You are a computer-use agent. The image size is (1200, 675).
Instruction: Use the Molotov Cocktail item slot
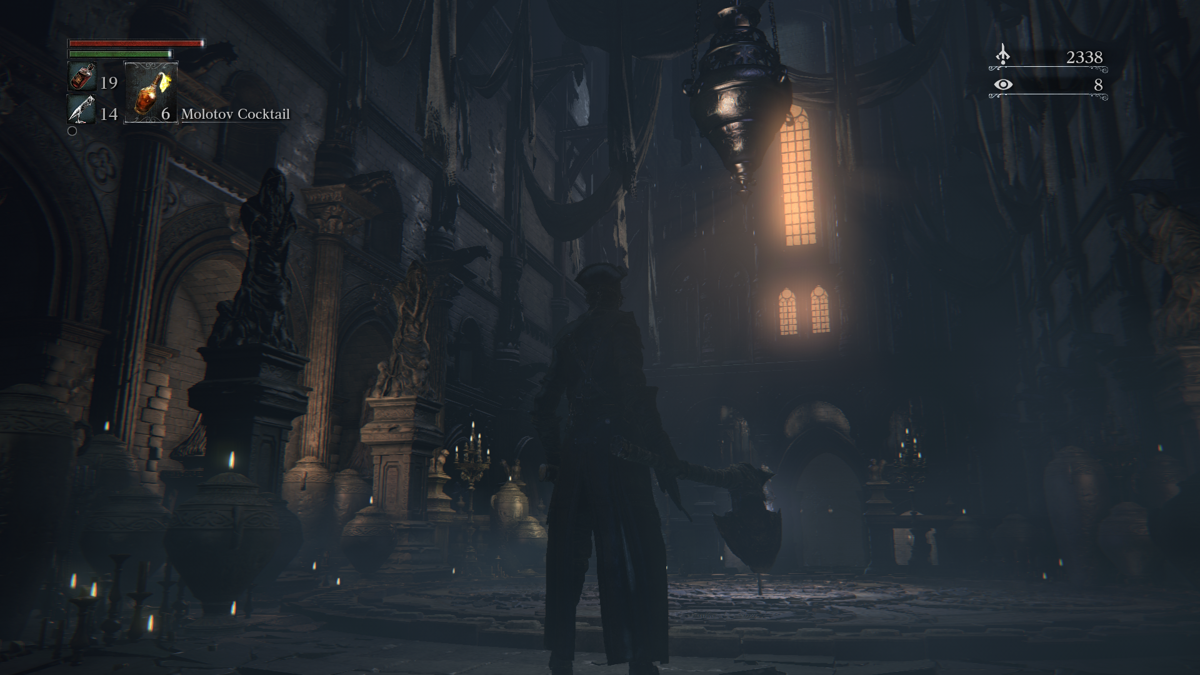tap(151, 93)
